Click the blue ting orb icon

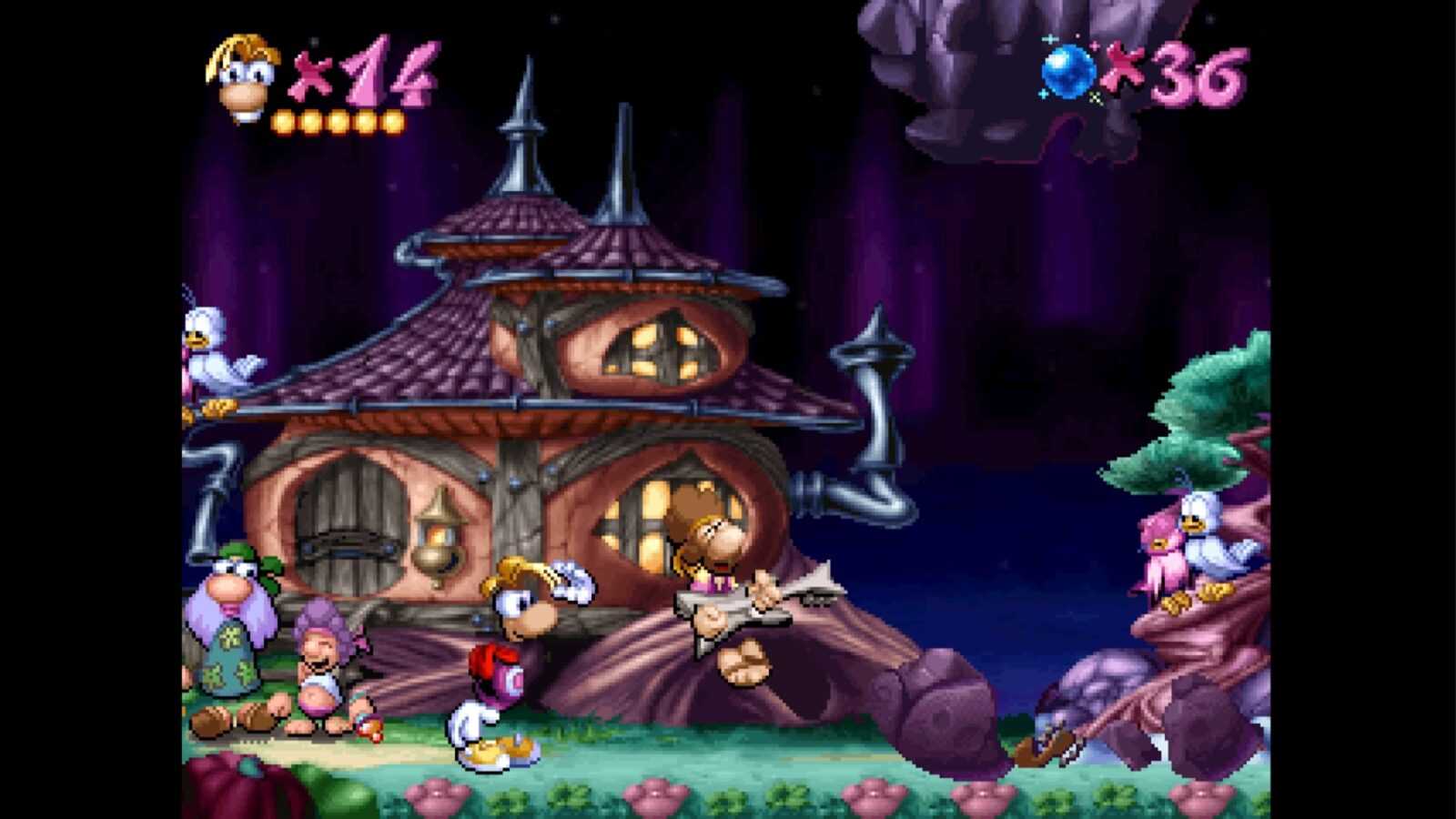click(x=1069, y=71)
